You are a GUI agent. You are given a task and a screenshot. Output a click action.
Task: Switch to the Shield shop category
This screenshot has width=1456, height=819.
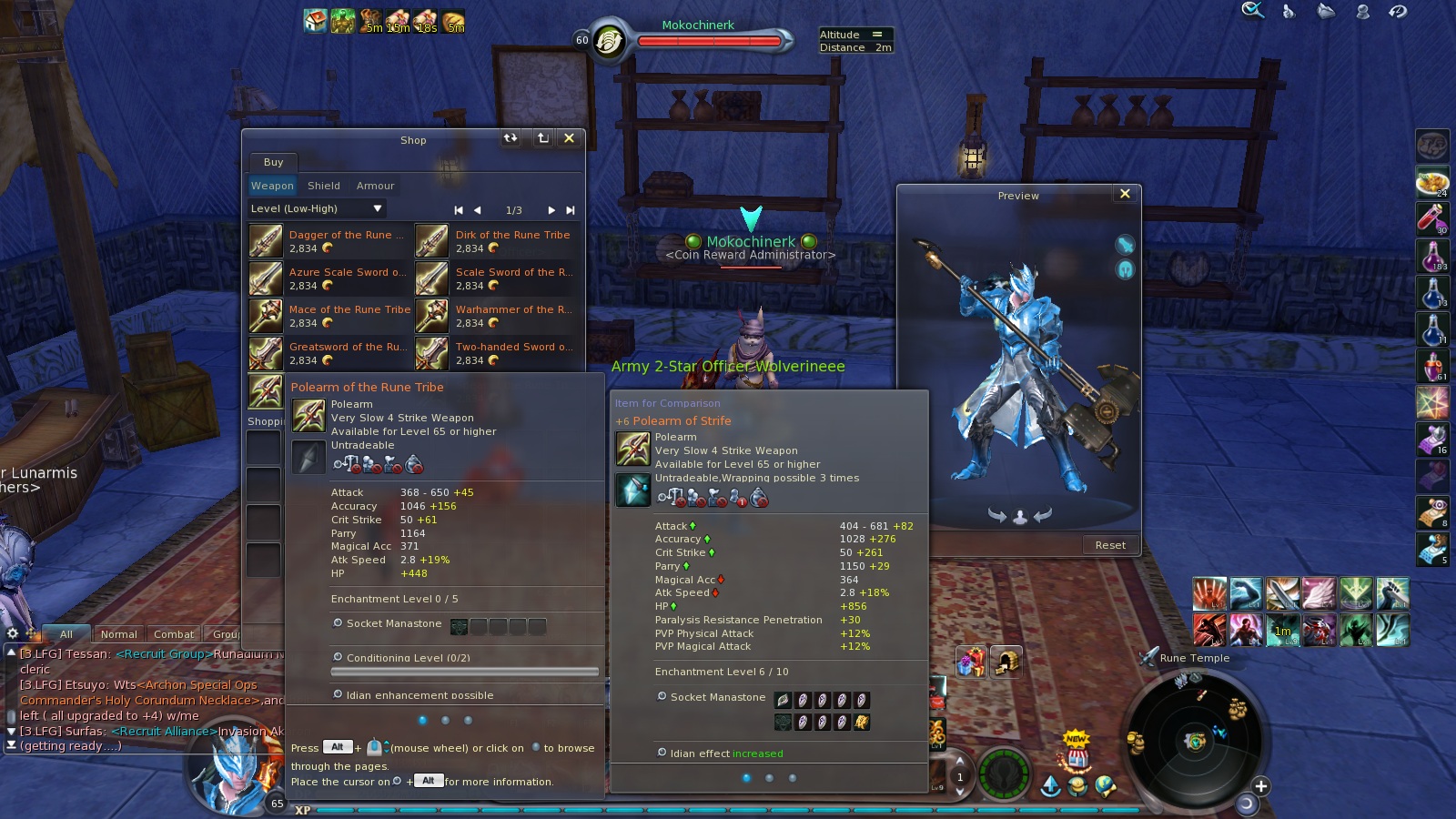(324, 186)
